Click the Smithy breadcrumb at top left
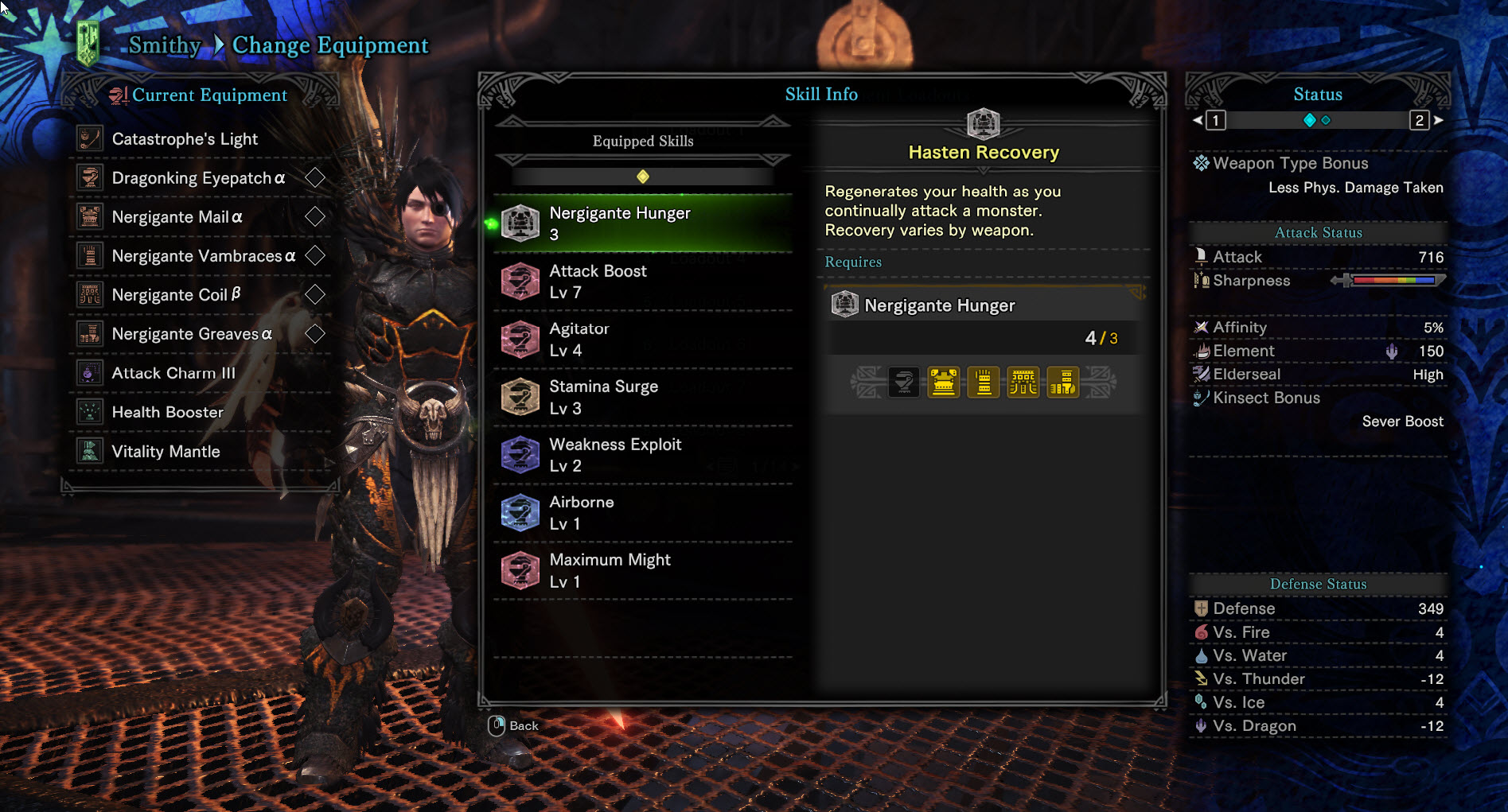Screen dimensions: 1508x812 (163, 45)
